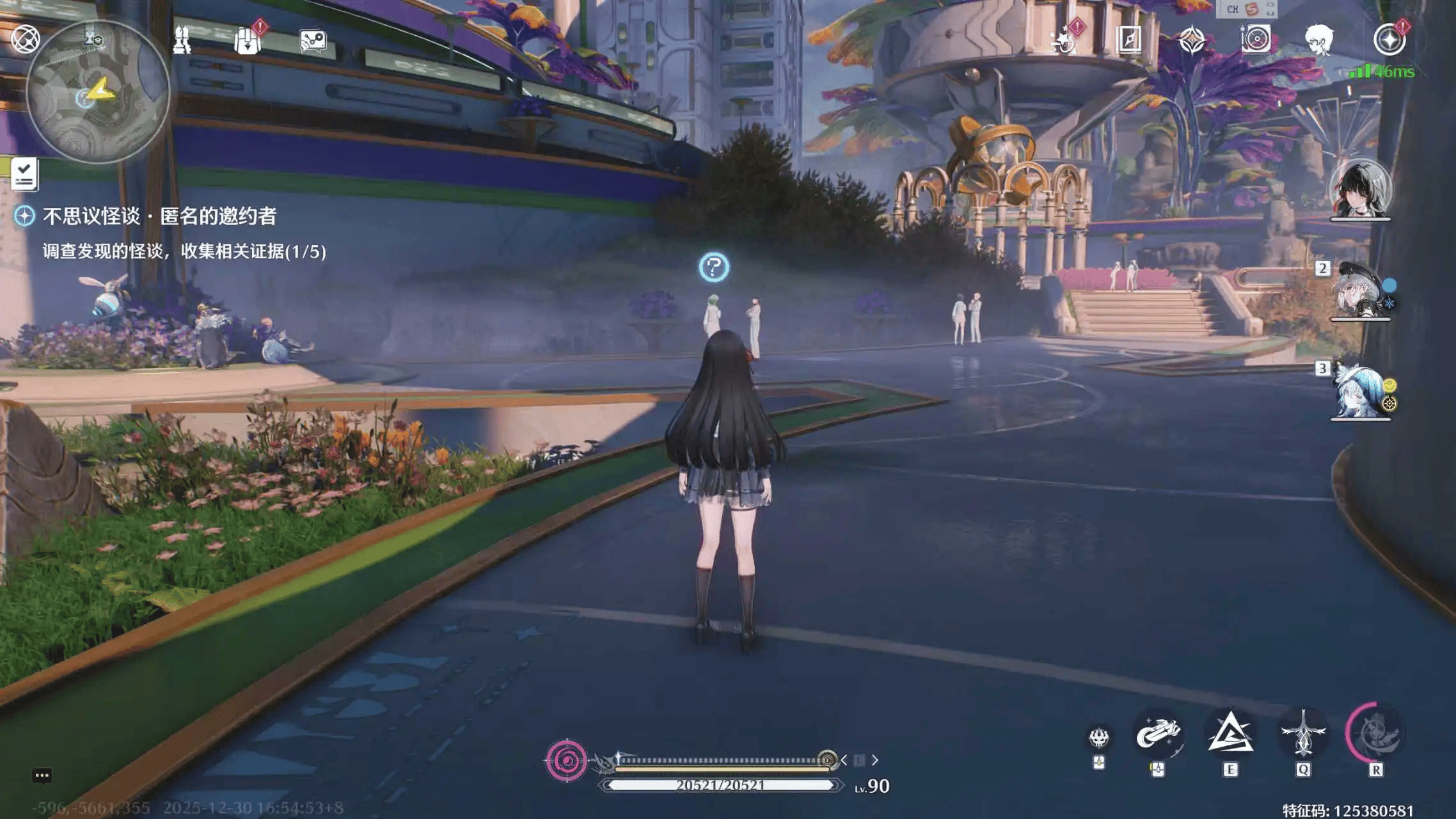Open the chat speech bubble button
The width and height of the screenshot is (1456, 819).
tap(42, 775)
